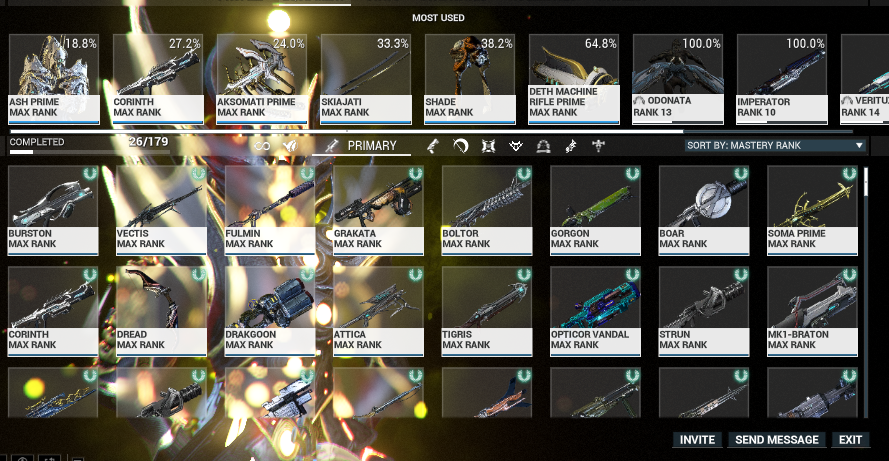
Task: Open the MK1-Braton weapon tile
Action: [812, 310]
